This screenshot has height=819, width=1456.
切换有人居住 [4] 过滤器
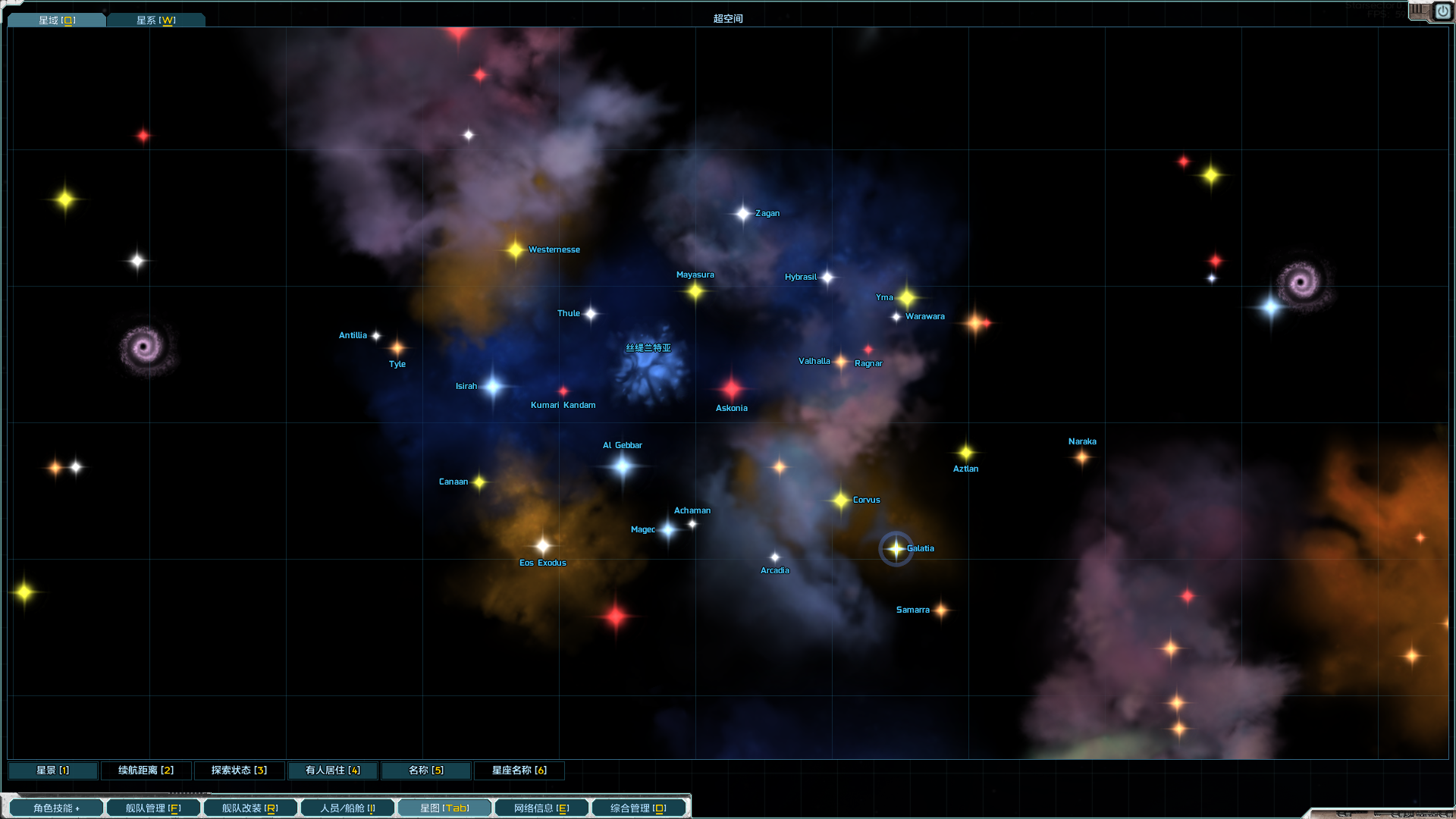332,770
